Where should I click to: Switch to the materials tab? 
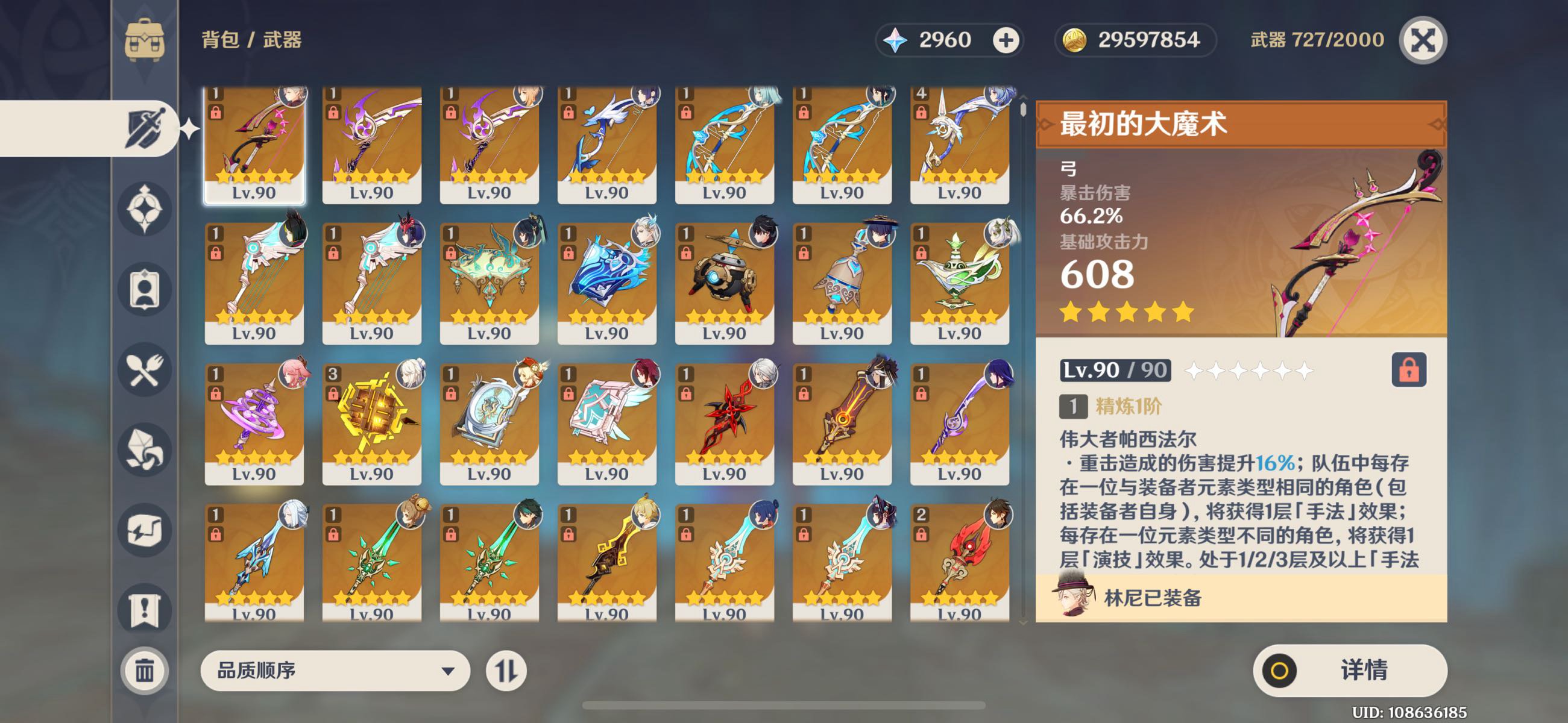click(144, 450)
